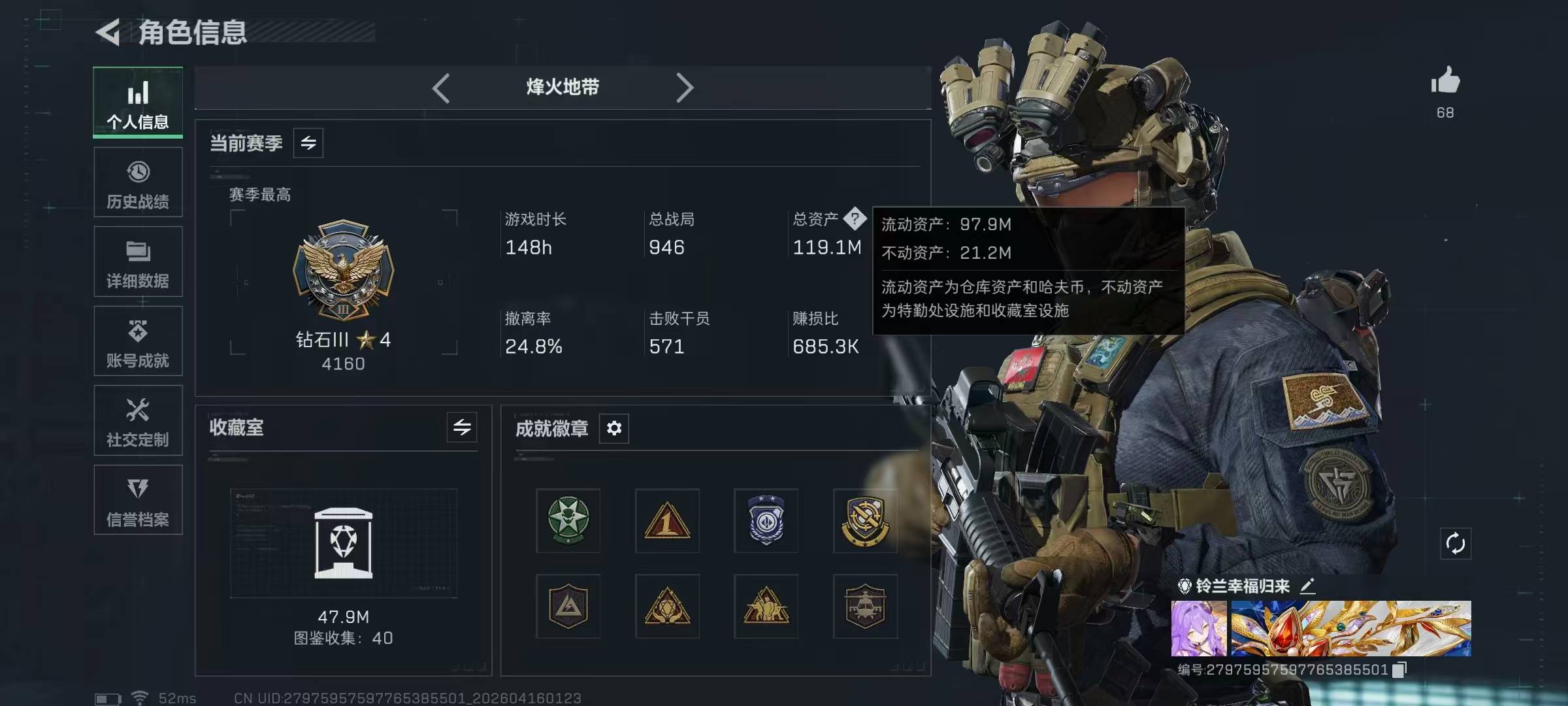Go back using the arrow beside 角色信息
Viewport: 1568px width, 706px height.
pos(108,32)
